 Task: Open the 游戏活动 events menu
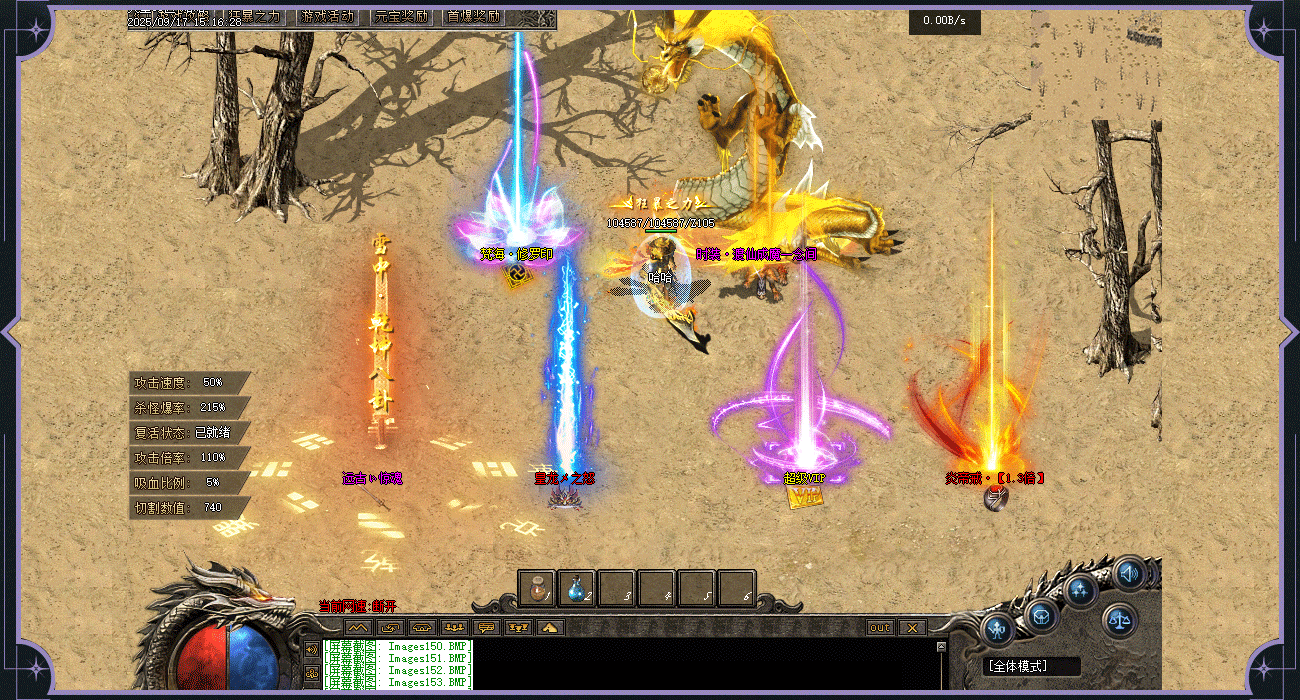[x=327, y=17]
